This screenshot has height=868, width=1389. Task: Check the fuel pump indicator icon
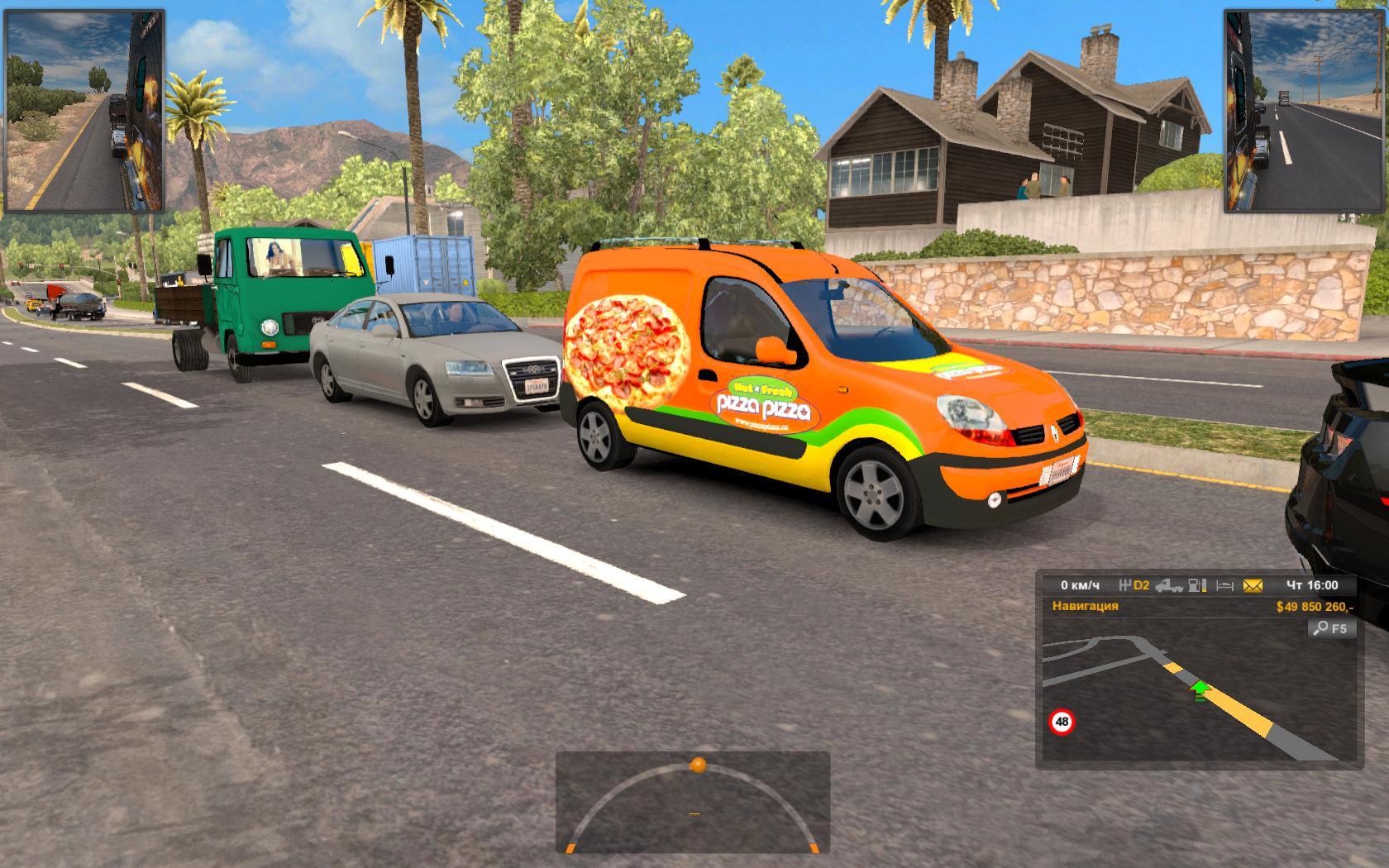tap(1196, 585)
